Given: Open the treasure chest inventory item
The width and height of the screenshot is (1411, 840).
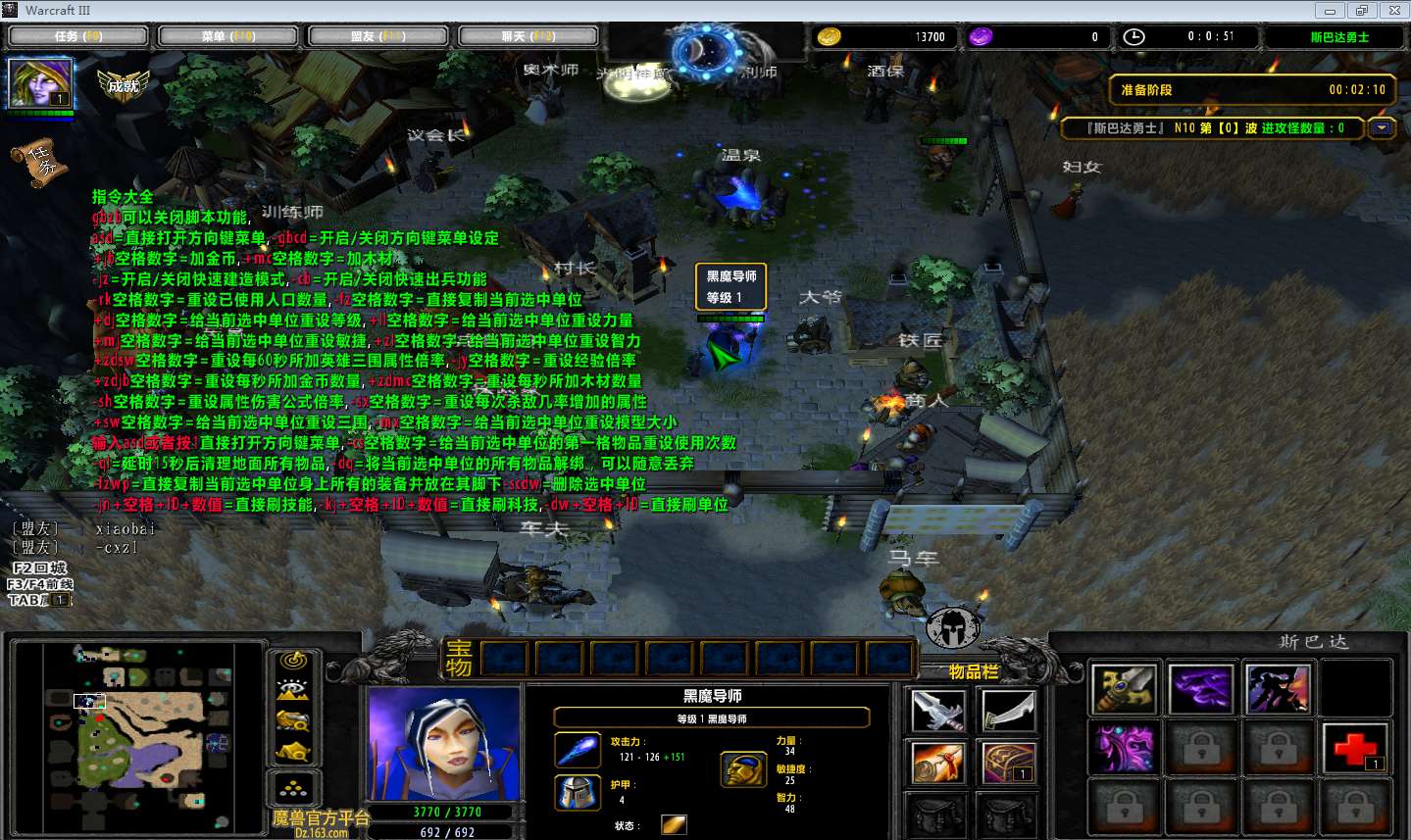Looking at the screenshot, I should tap(1008, 763).
